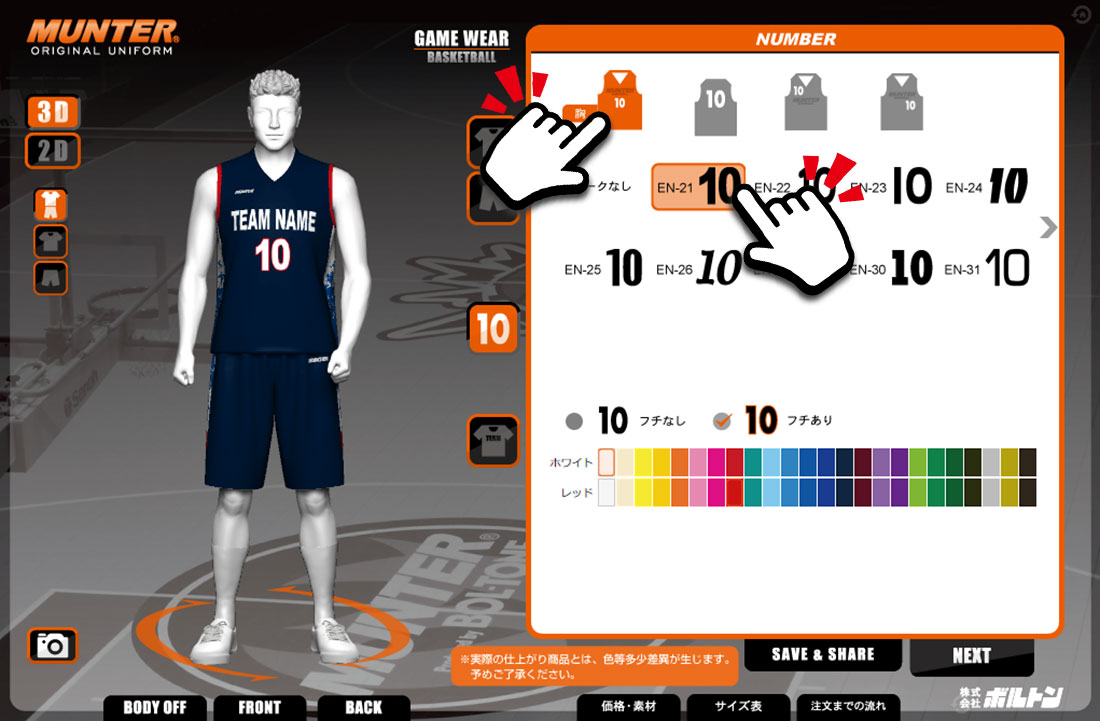Choose the EN-30 number font
This screenshot has width=1100, height=721.
point(891,269)
